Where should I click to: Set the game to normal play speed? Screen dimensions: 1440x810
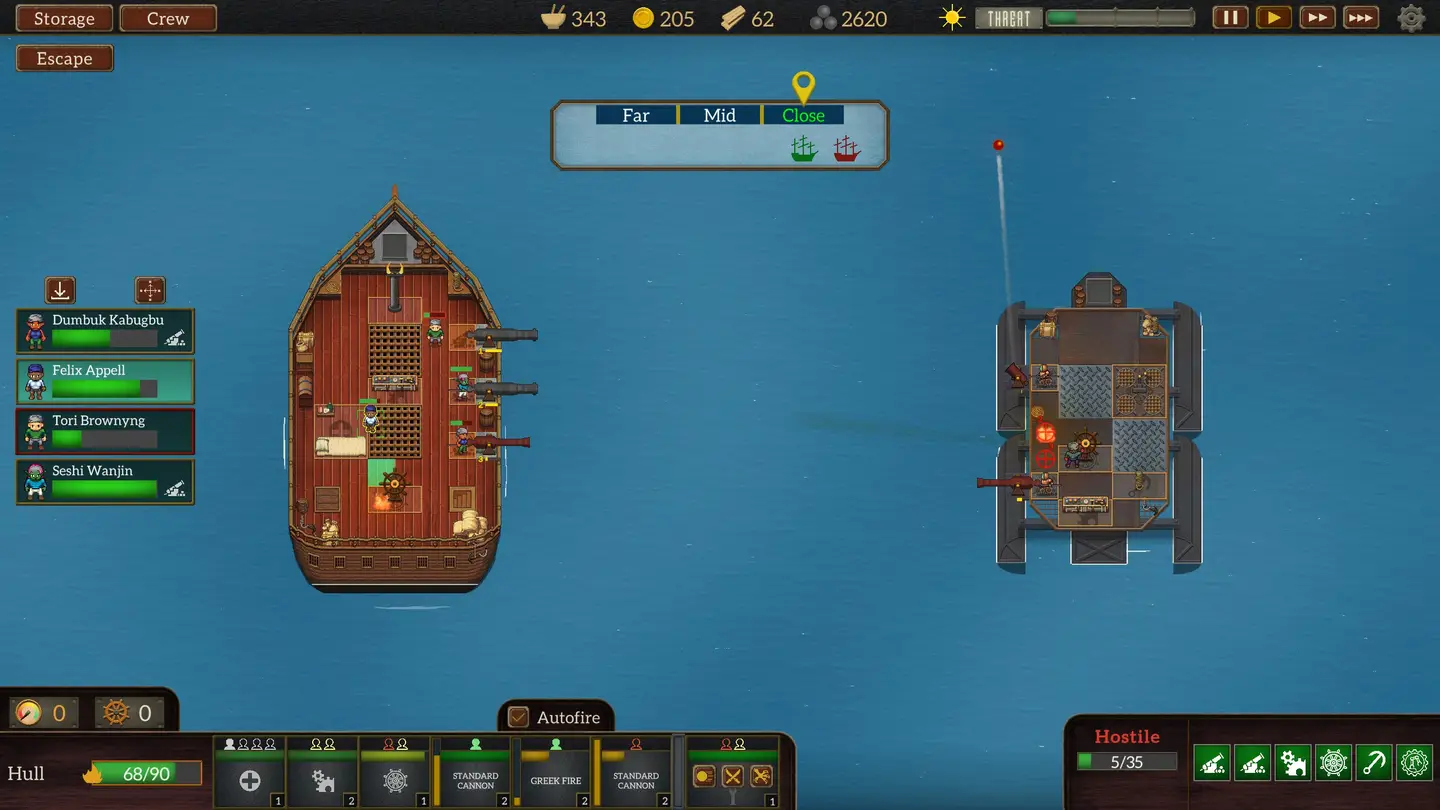click(x=1273, y=18)
